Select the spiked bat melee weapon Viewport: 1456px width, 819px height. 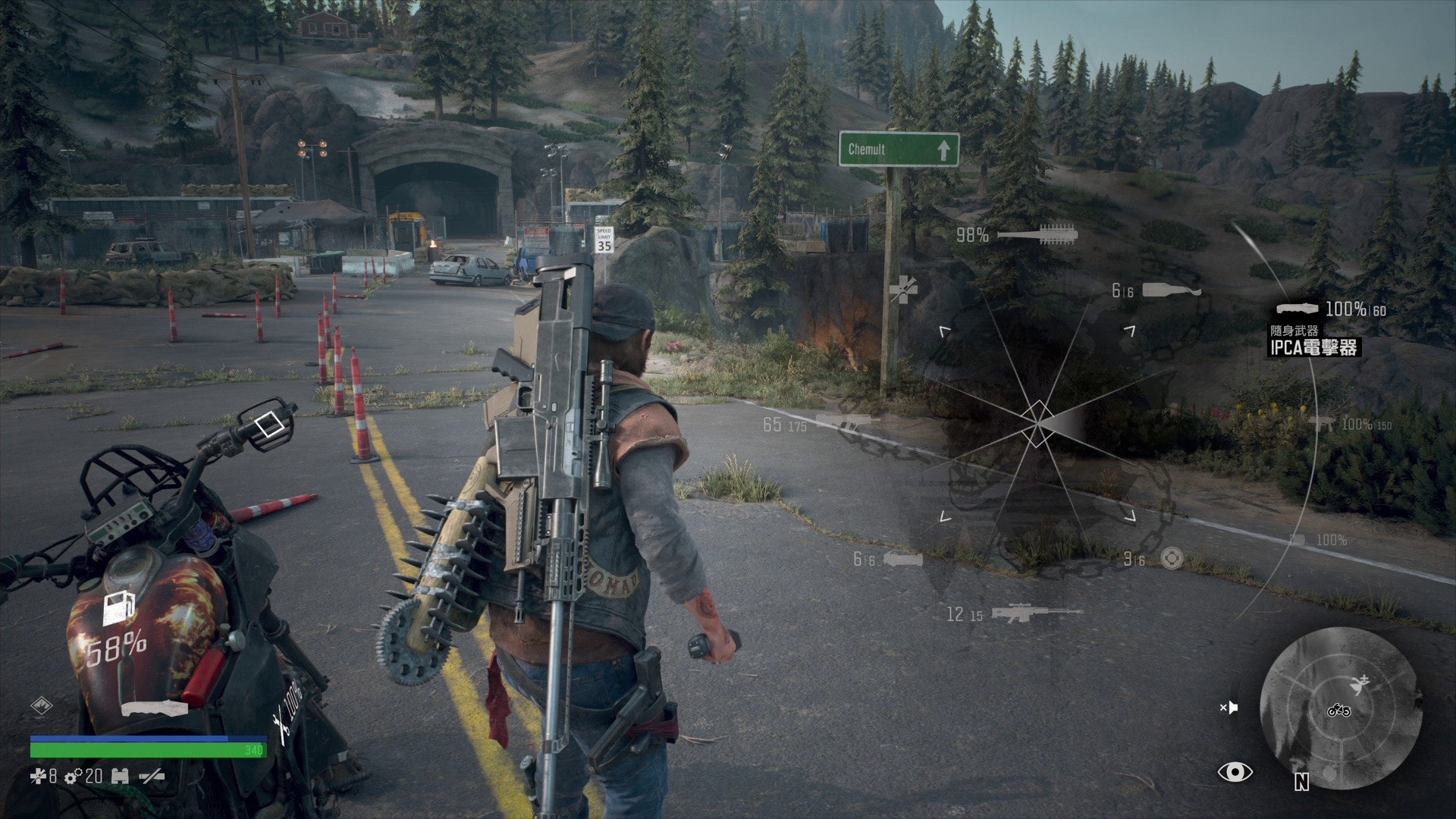tap(1037, 234)
